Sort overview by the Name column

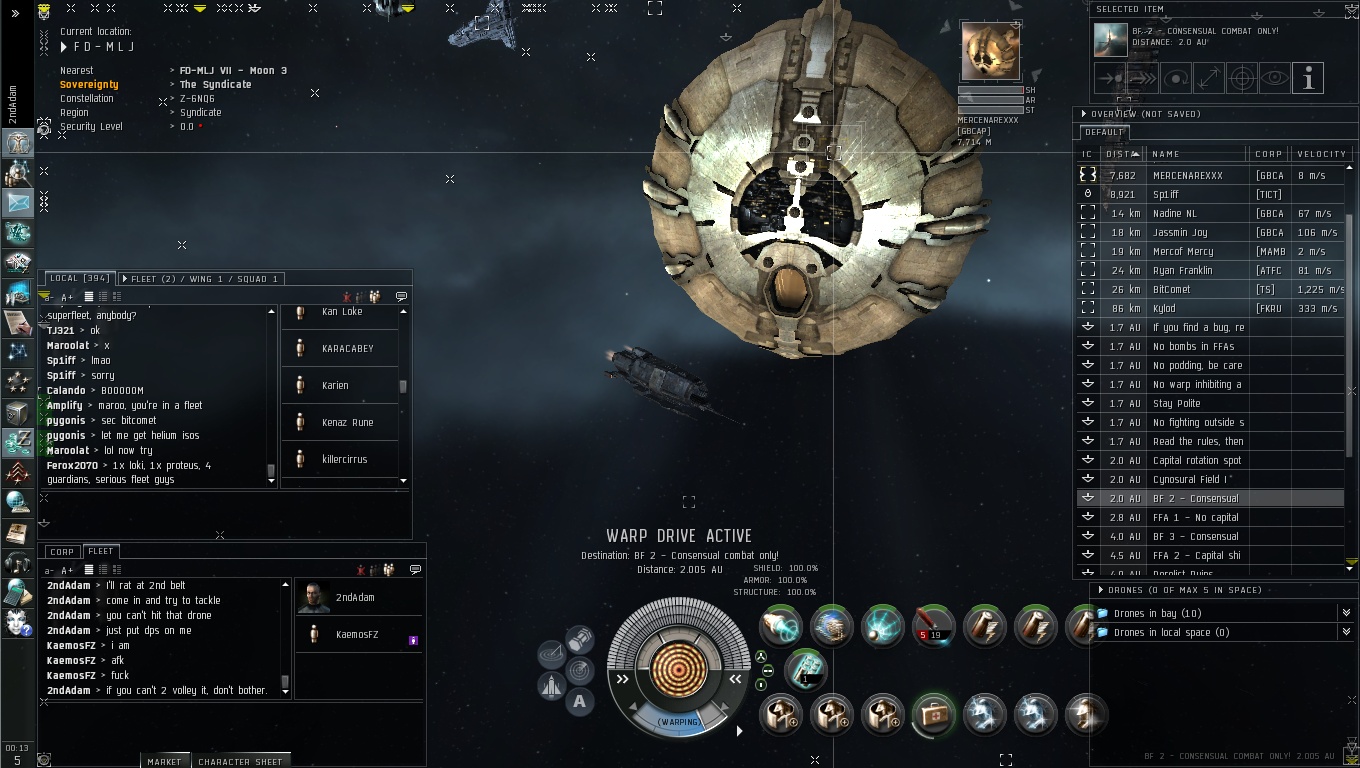[x=1166, y=154]
